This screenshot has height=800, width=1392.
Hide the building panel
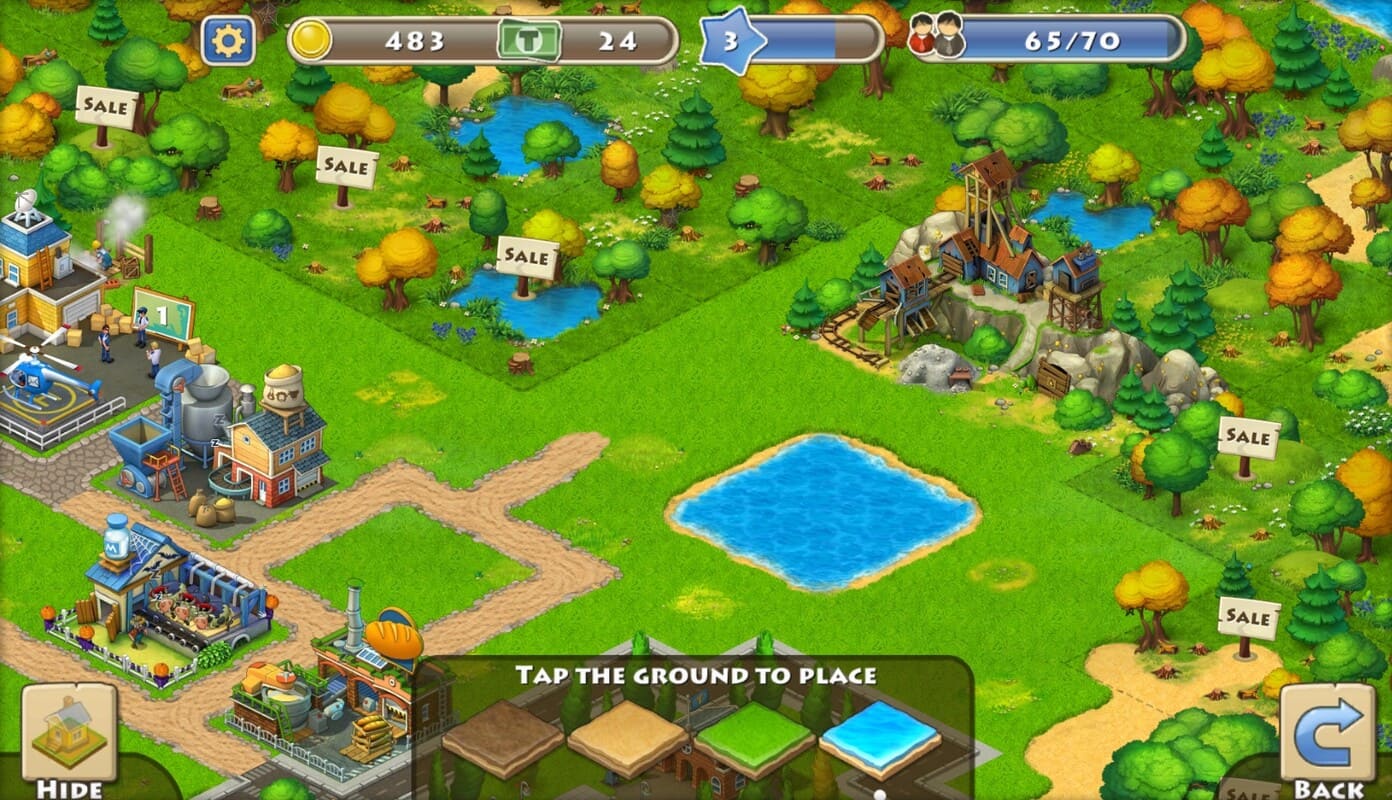pyautogui.click(x=69, y=735)
